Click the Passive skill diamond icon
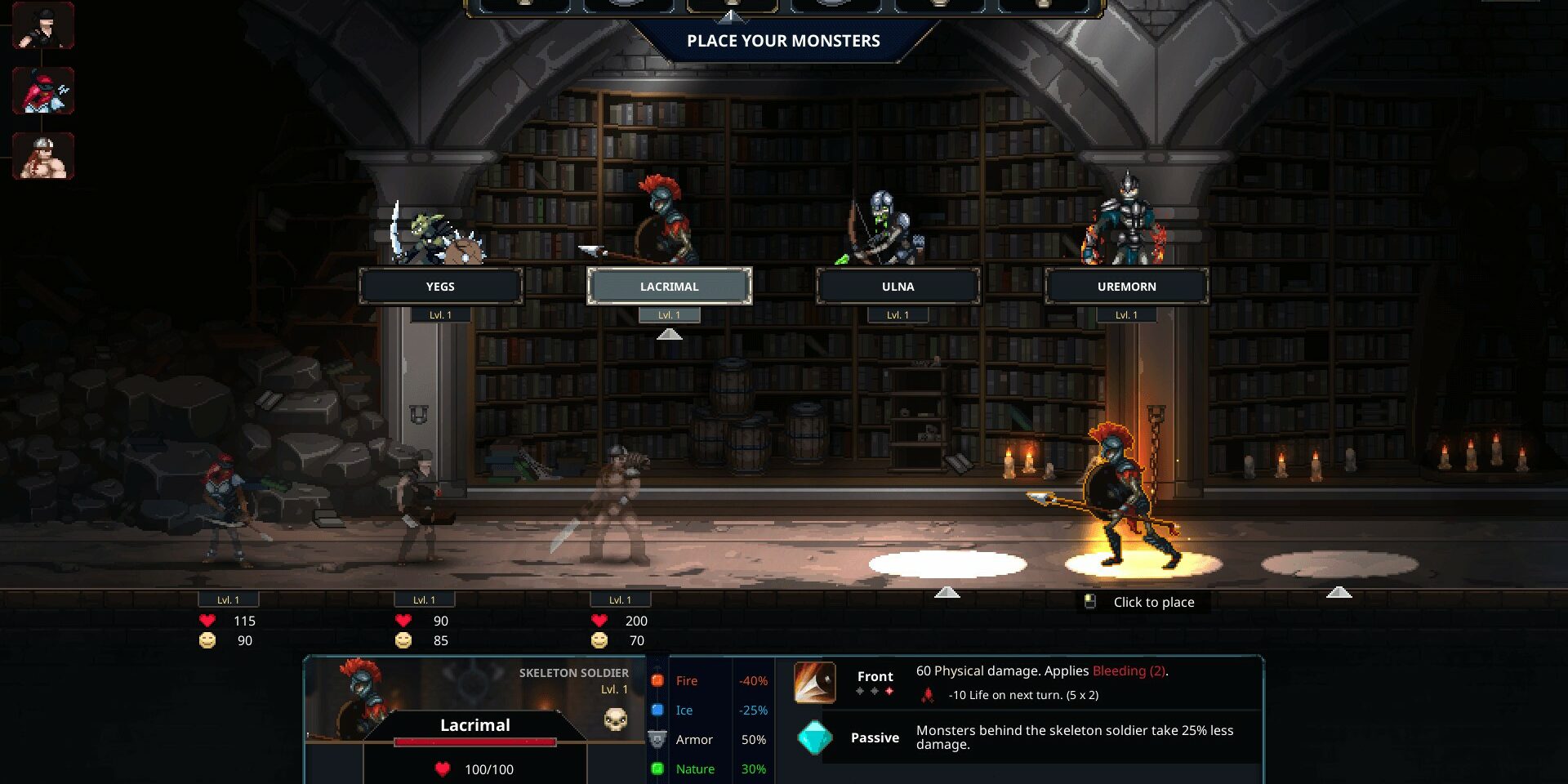 click(814, 737)
